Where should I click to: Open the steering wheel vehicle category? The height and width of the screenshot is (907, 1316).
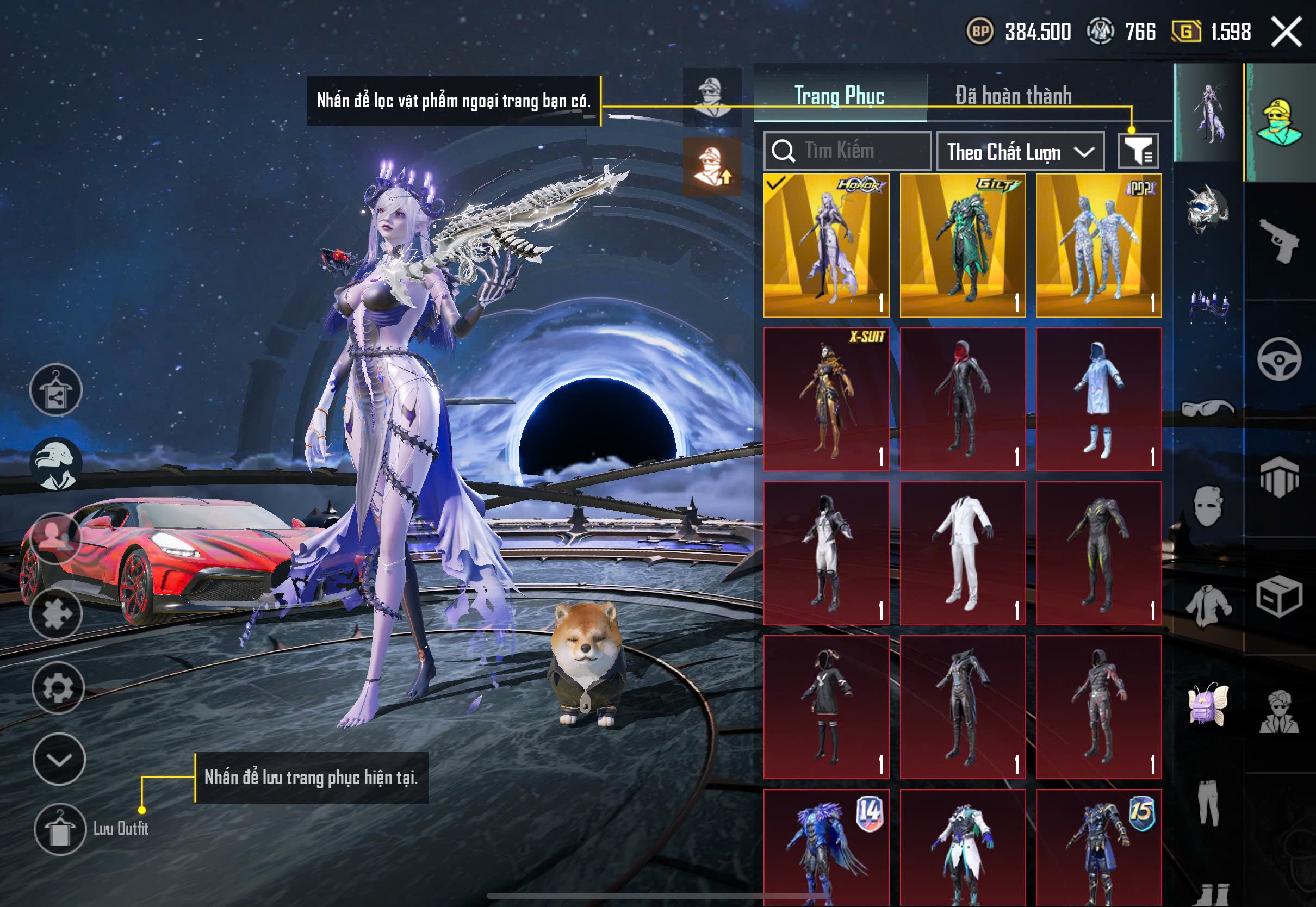point(1279,359)
